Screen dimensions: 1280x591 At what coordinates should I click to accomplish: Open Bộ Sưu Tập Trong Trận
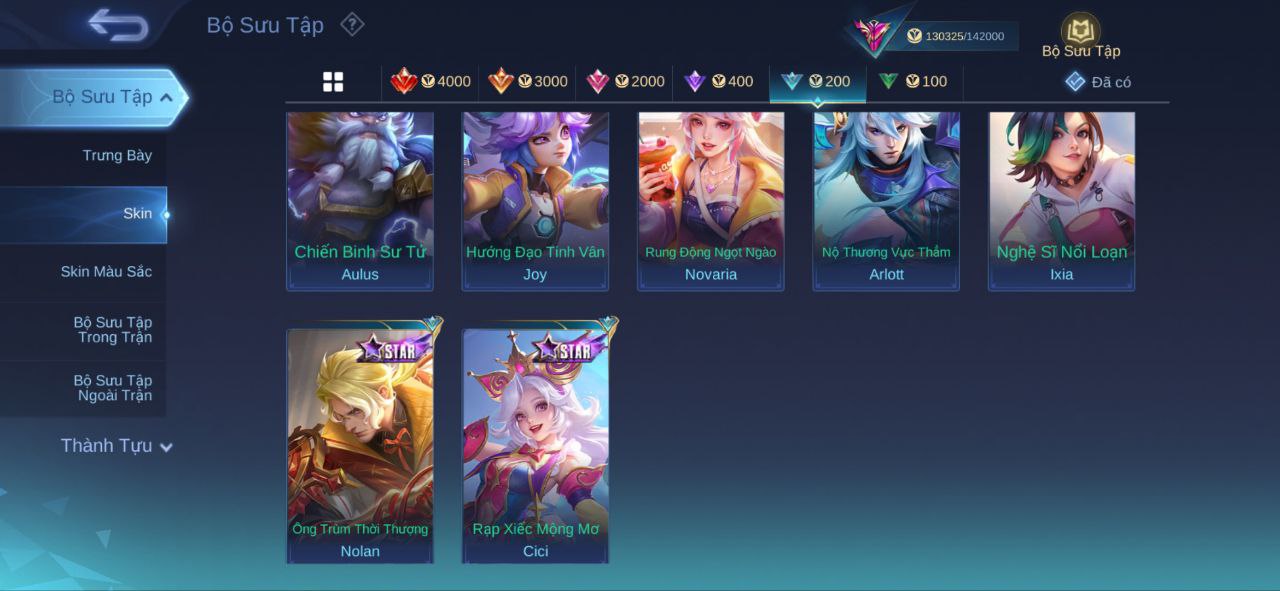tap(113, 330)
